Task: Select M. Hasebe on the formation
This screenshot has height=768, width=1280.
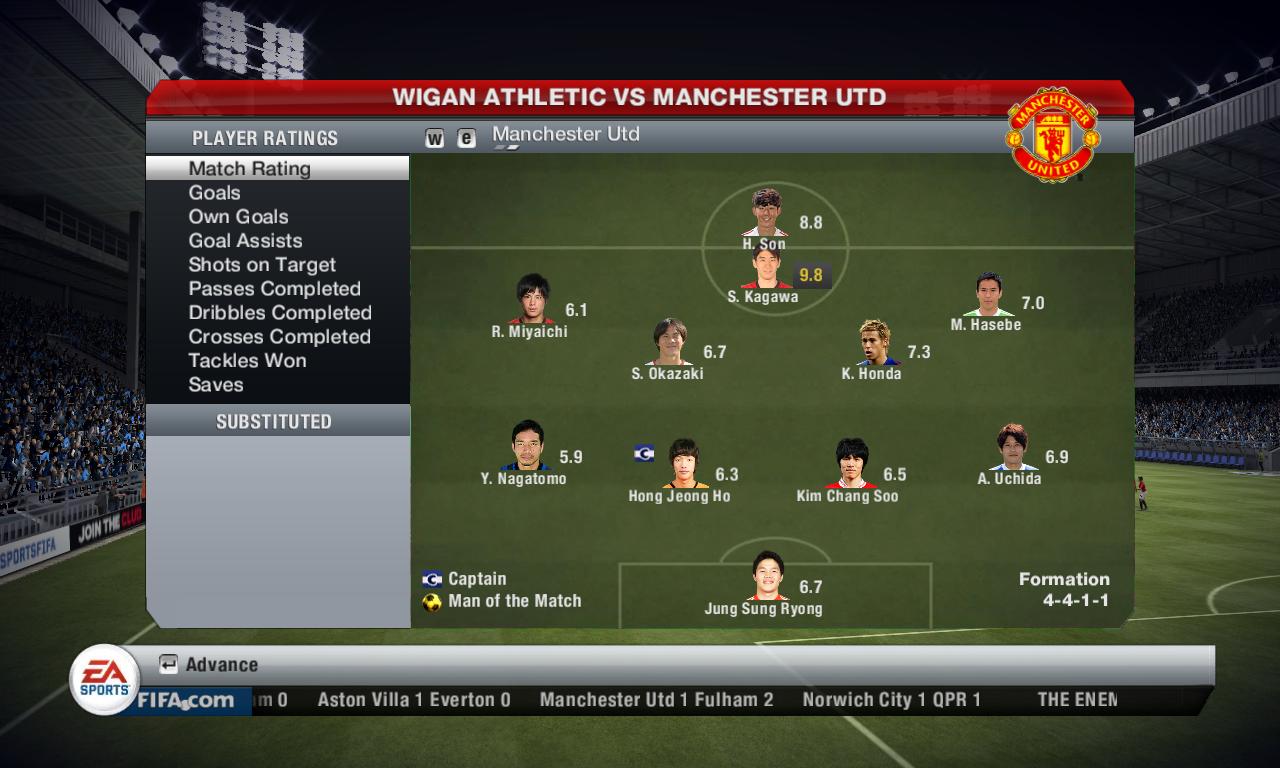Action: coord(988,295)
